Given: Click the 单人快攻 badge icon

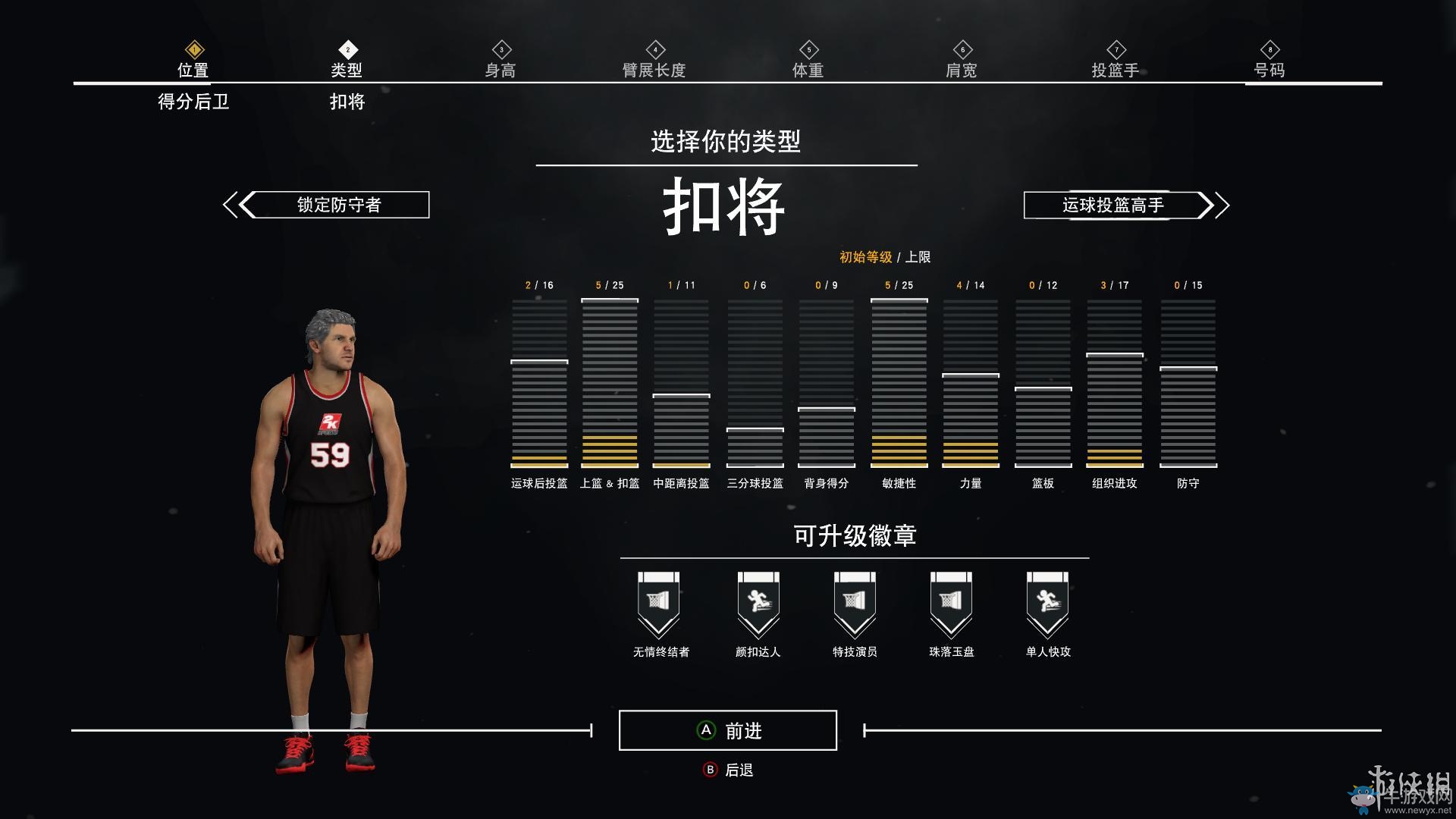Looking at the screenshot, I should [x=1048, y=601].
